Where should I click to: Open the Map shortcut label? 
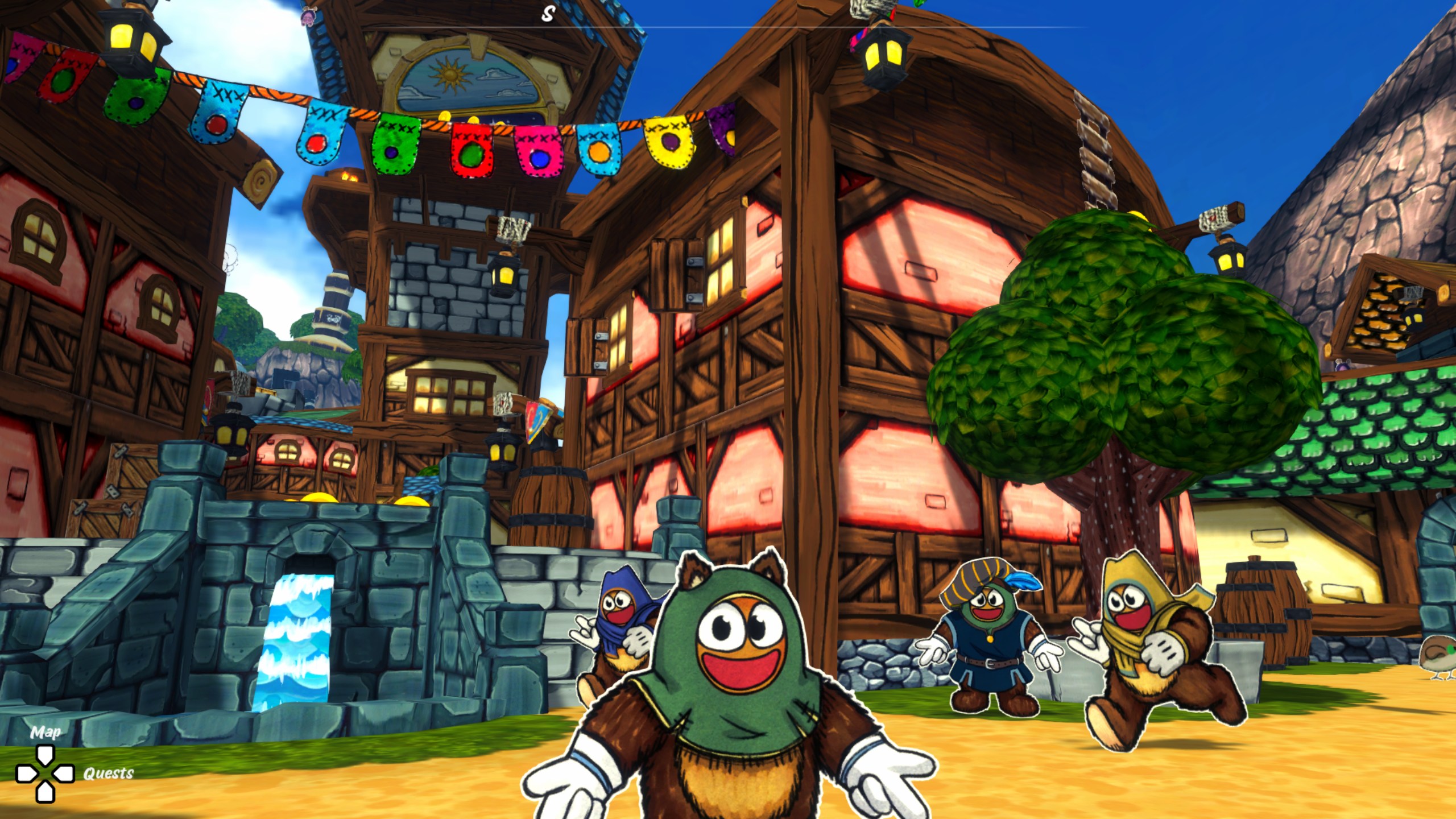tap(45, 732)
